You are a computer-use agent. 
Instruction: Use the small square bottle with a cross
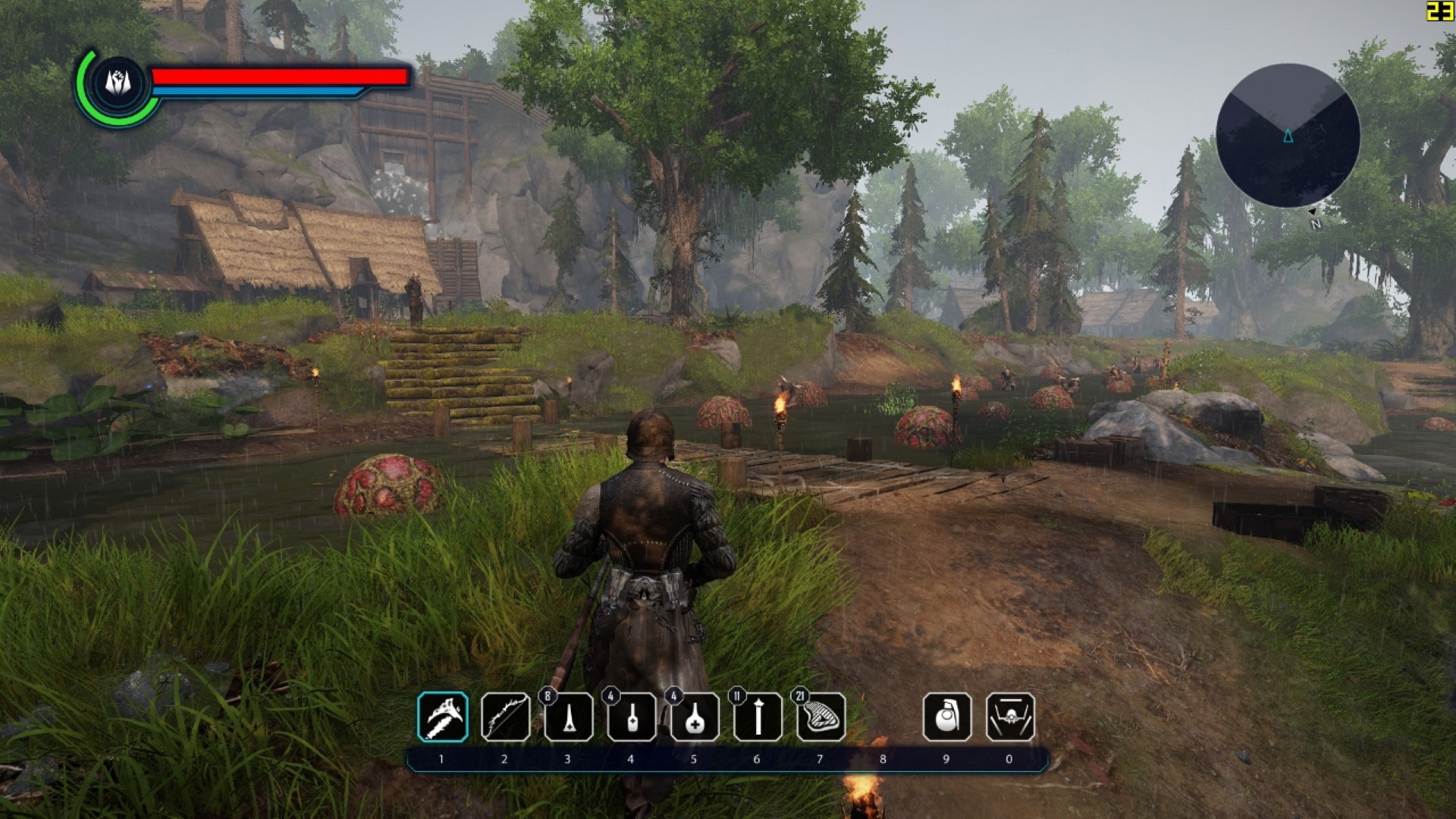pyautogui.click(x=632, y=717)
